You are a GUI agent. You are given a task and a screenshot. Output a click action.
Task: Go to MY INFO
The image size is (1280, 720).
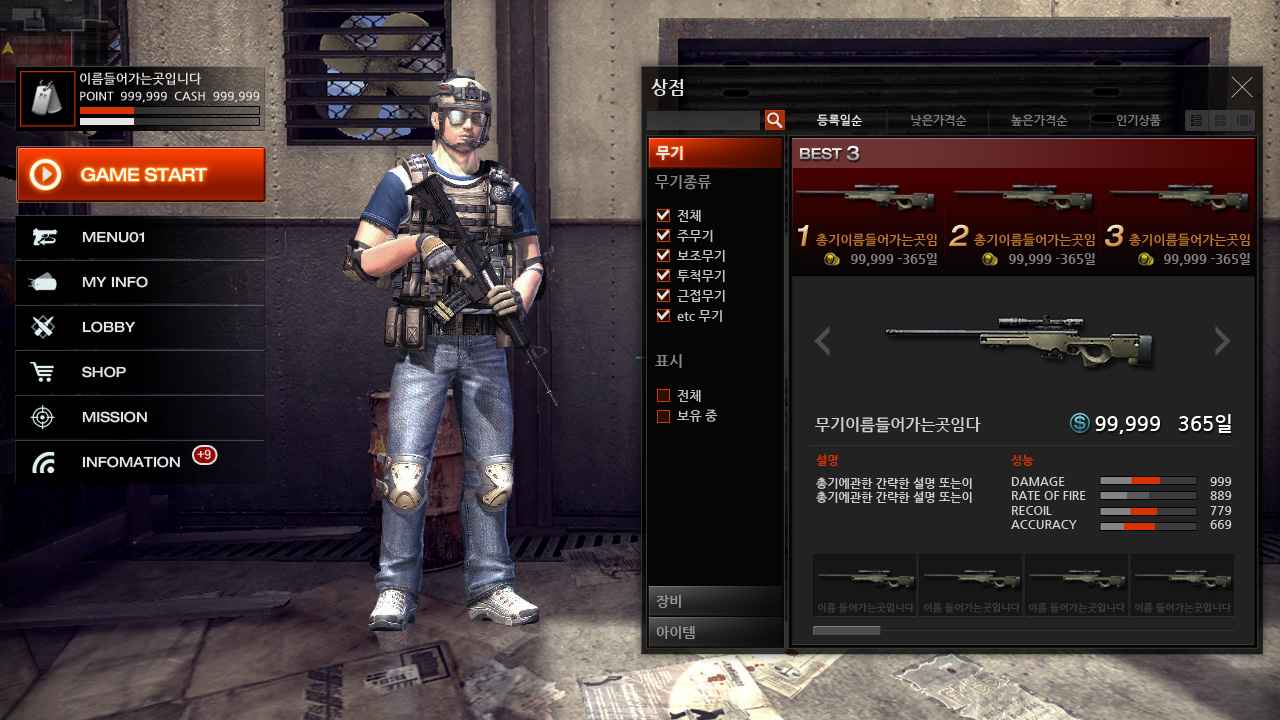coord(140,283)
